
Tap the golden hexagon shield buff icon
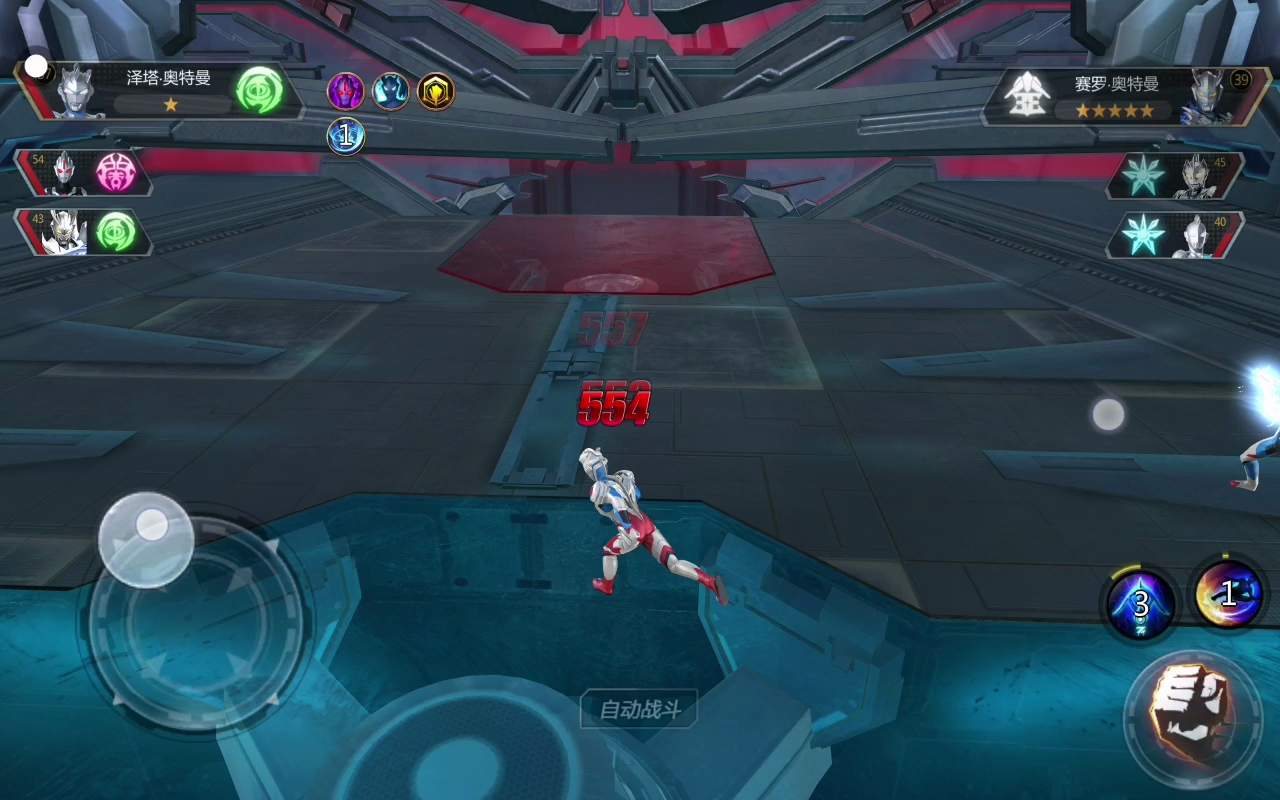(436, 92)
